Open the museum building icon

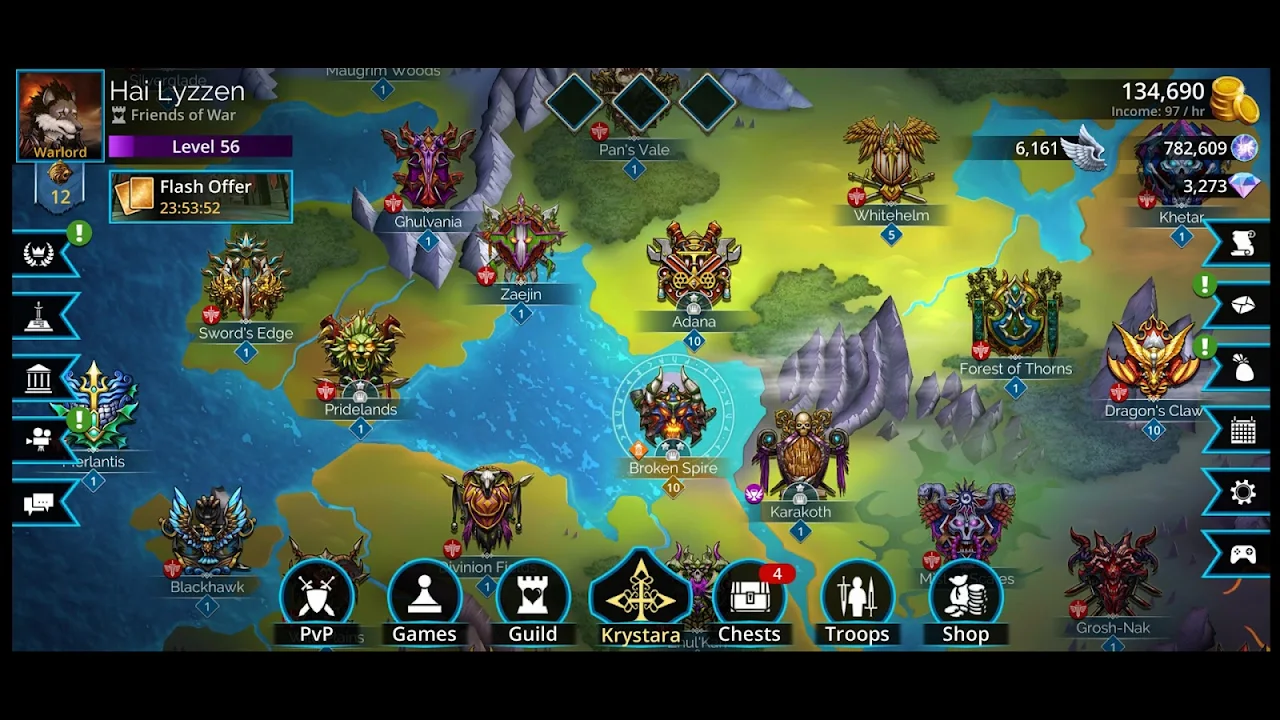tap(39, 379)
